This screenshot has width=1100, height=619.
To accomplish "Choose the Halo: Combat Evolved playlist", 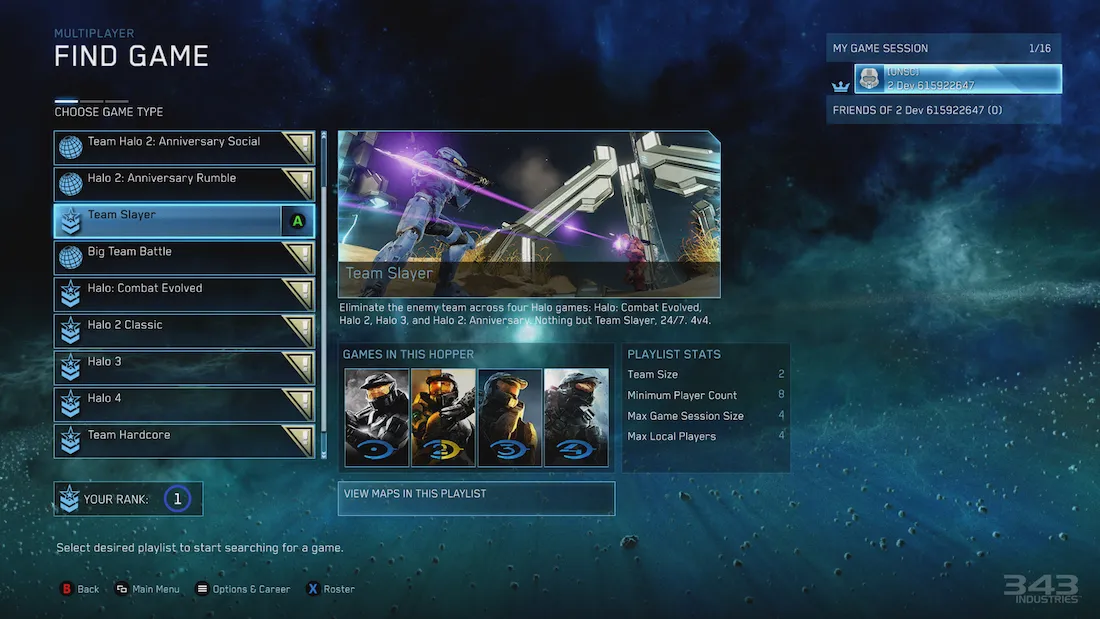I will [184, 294].
